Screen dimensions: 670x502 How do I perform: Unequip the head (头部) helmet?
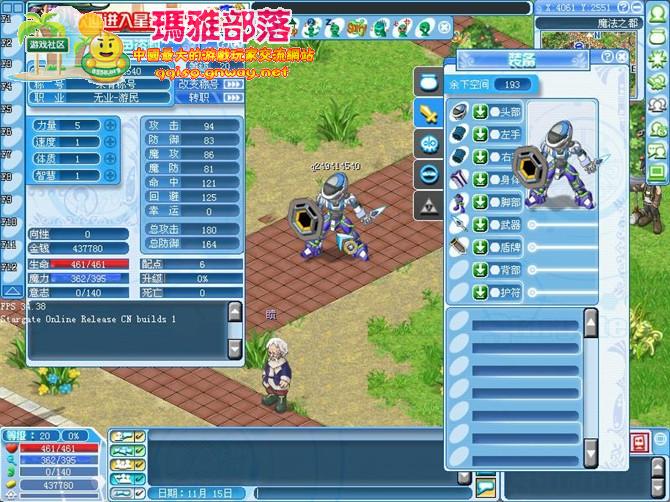point(480,111)
